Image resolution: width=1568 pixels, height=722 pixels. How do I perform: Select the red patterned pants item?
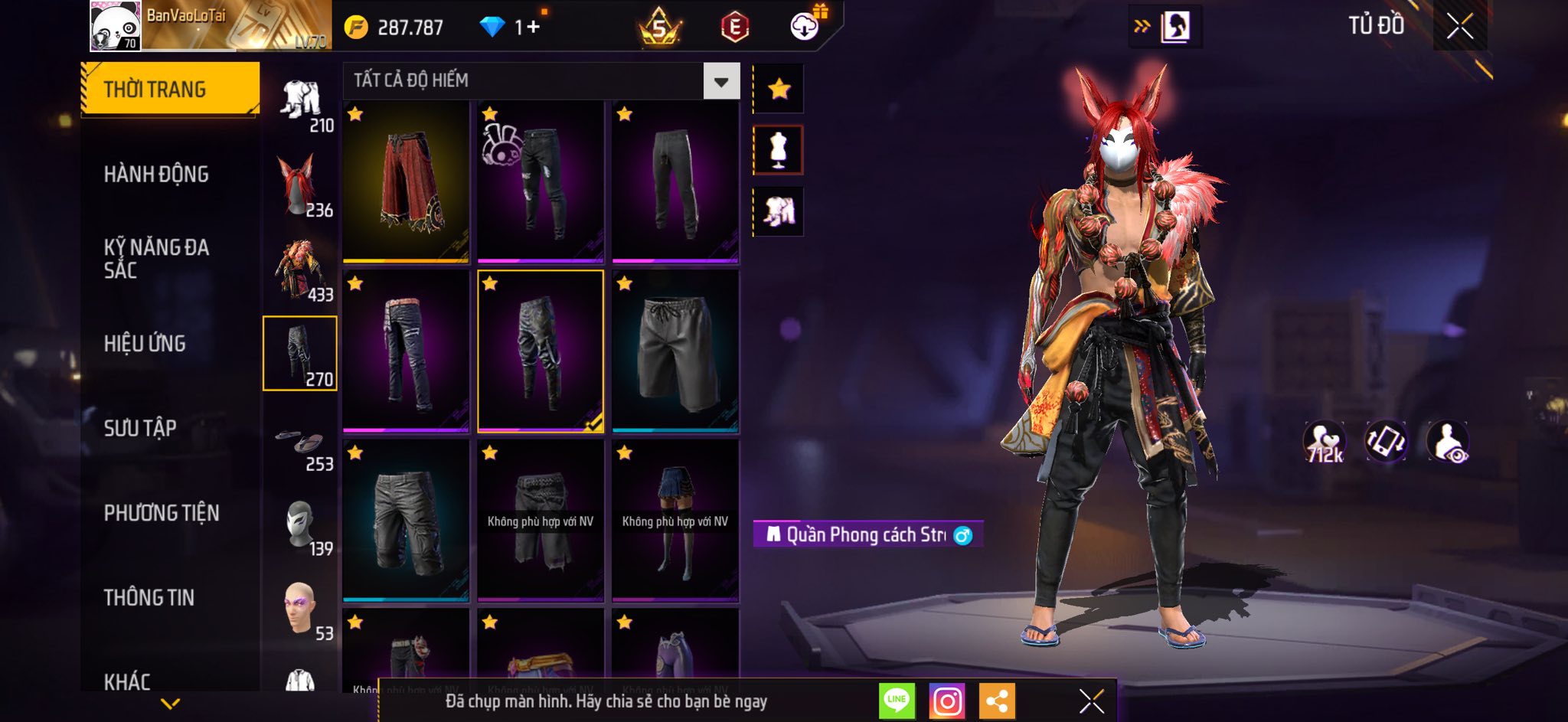(x=406, y=181)
